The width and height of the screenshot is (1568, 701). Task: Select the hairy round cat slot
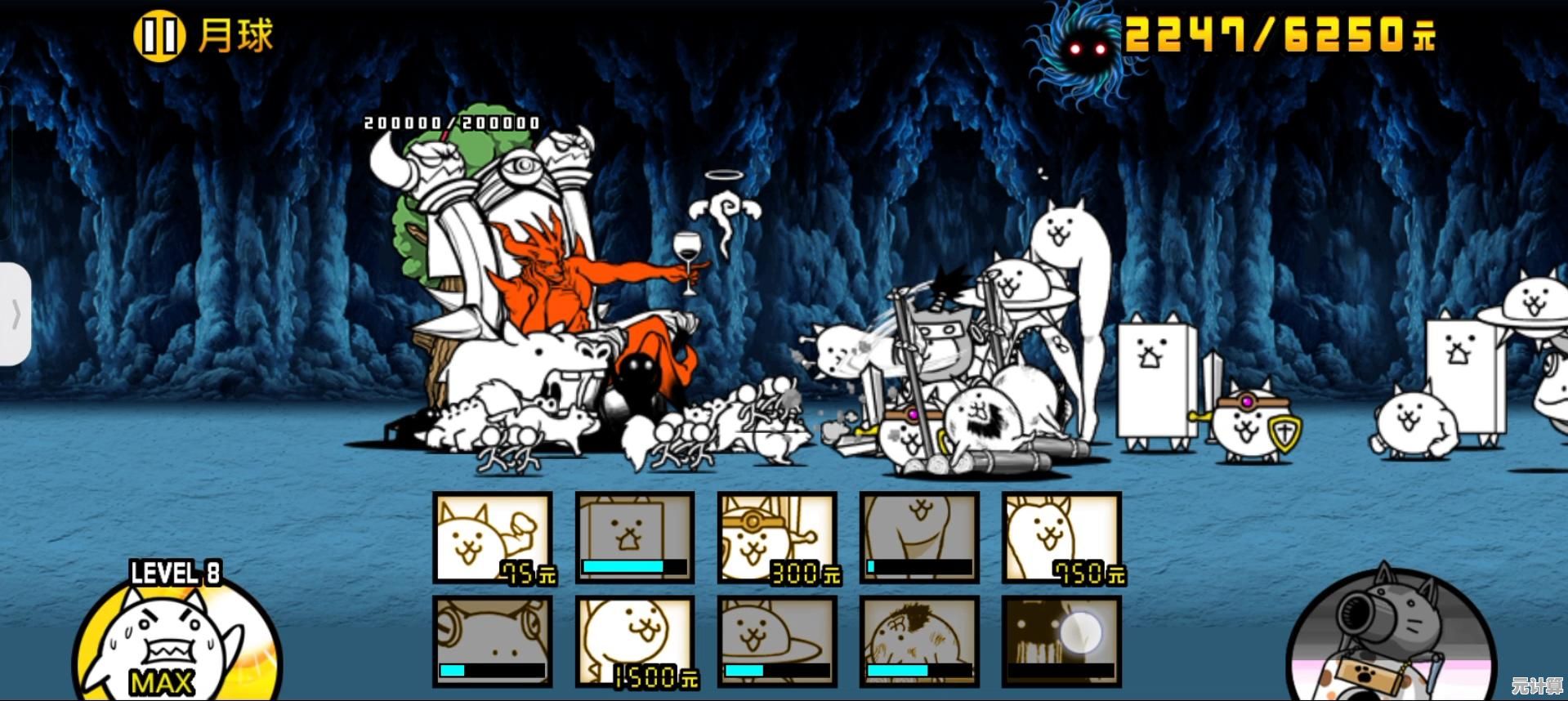coord(919,641)
